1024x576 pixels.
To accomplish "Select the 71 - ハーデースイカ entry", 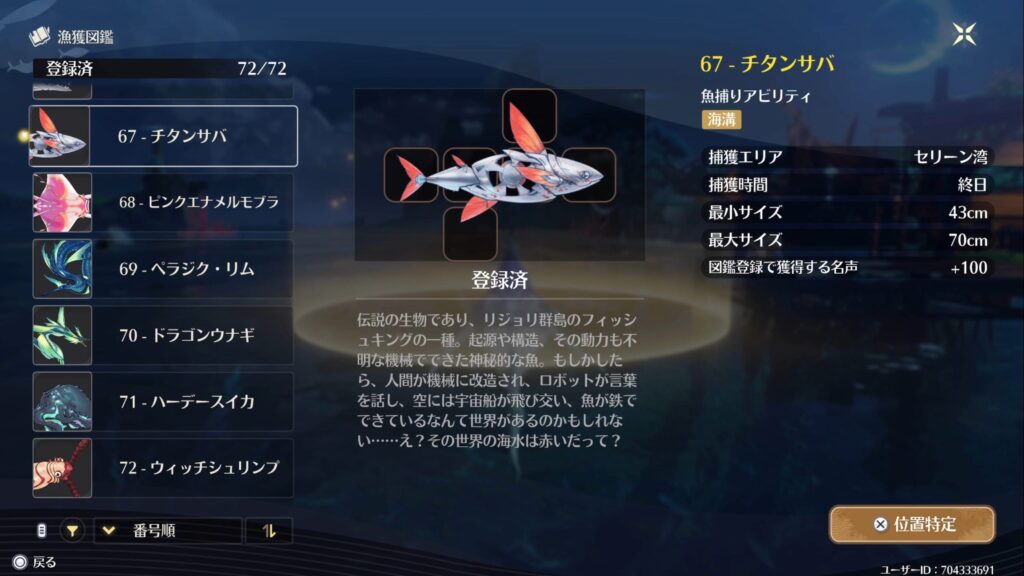I will (x=163, y=402).
